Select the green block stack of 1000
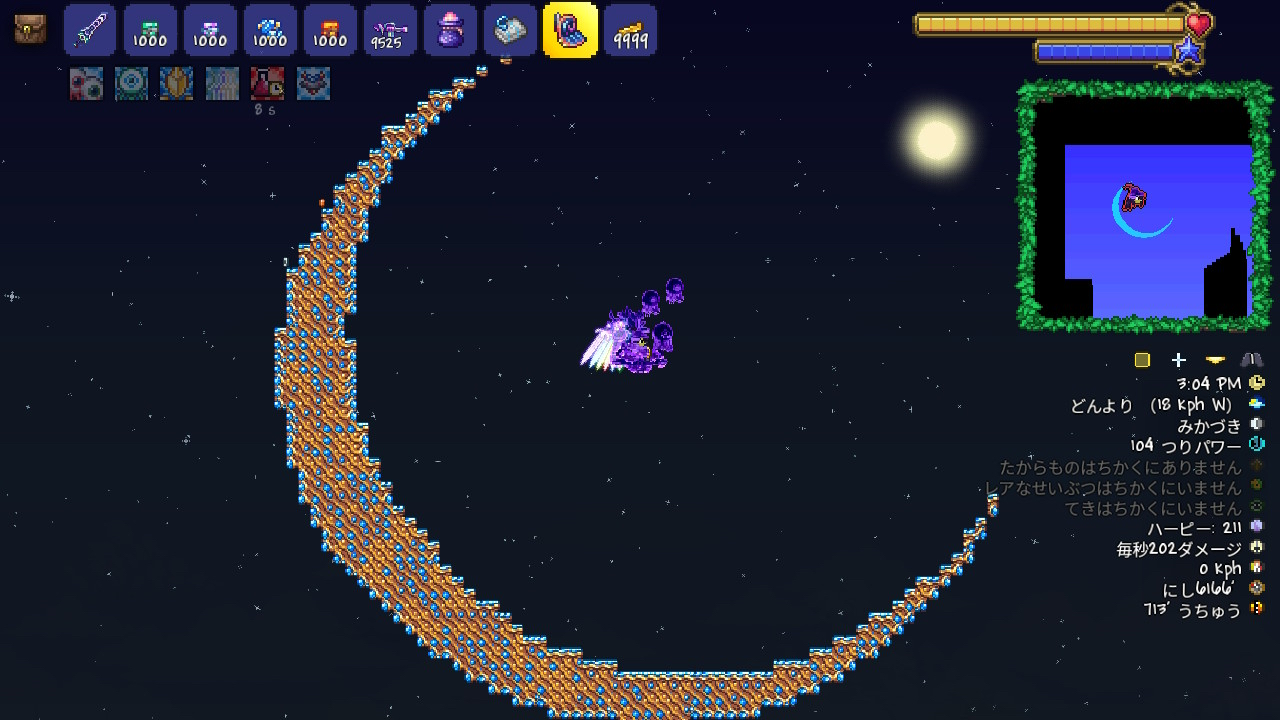The height and width of the screenshot is (720, 1280). [150, 30]
